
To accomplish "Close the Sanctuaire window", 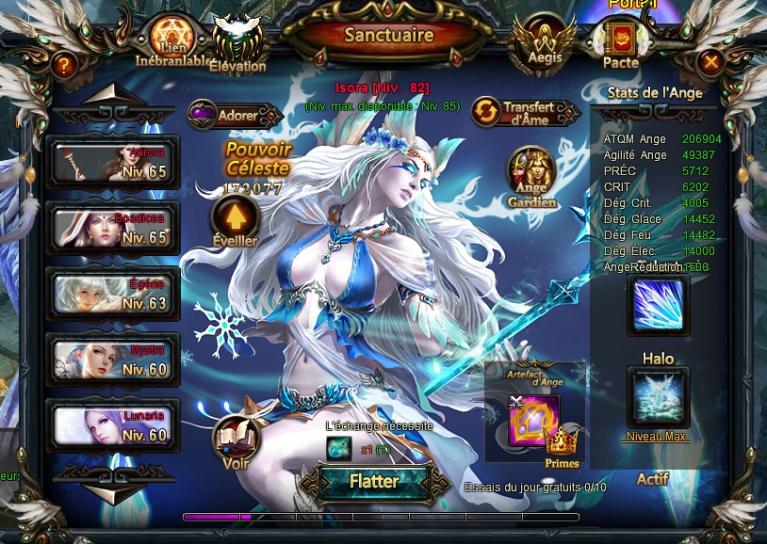I will click(711, 63).
